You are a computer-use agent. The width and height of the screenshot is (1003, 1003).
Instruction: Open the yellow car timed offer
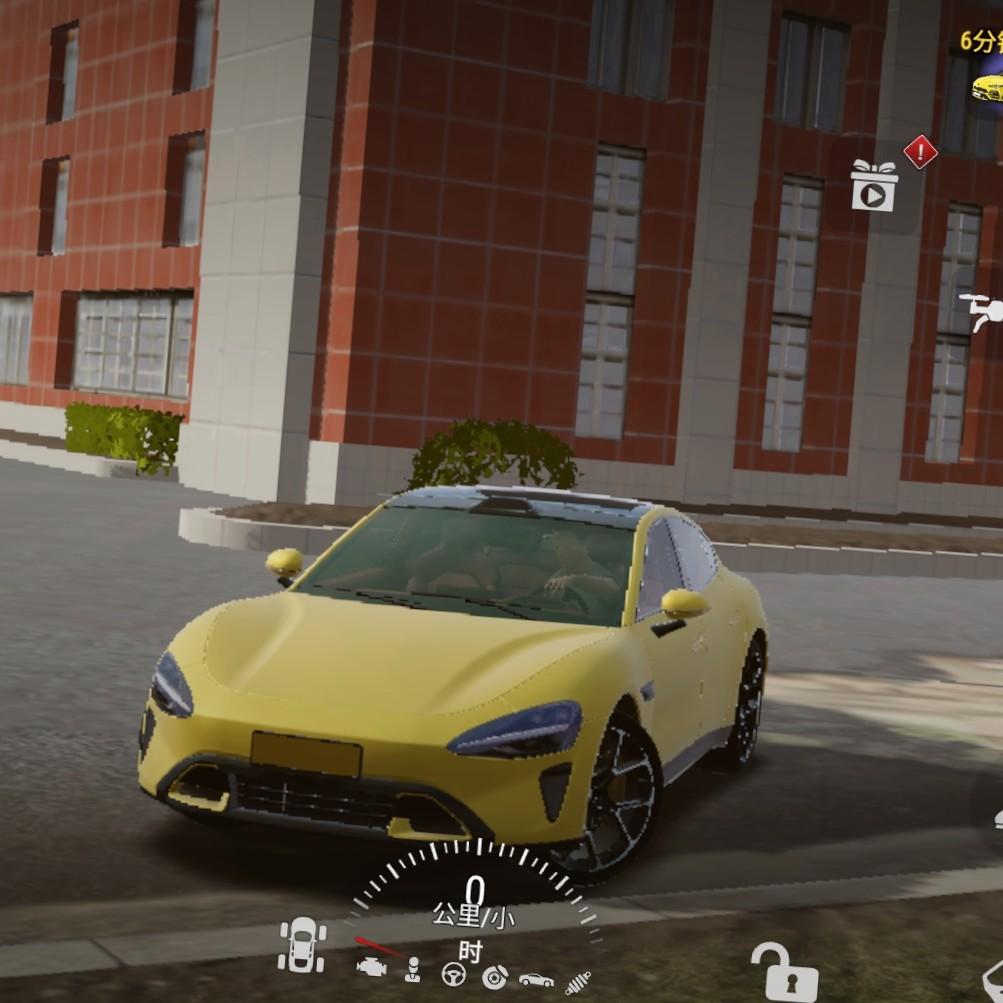(x=985, y=87)
